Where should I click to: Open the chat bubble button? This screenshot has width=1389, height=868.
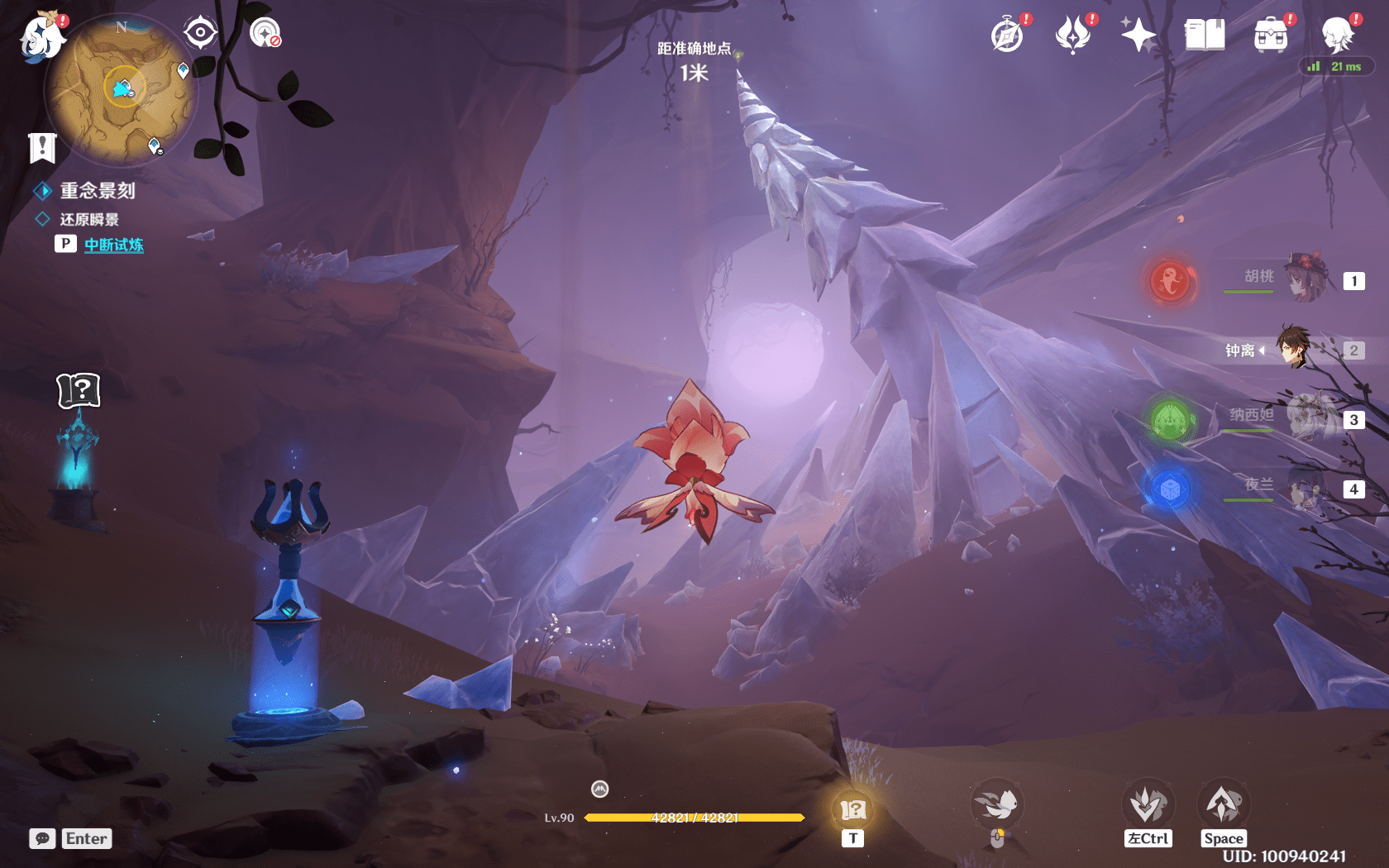pyautogui.click(x=42, y=838)
